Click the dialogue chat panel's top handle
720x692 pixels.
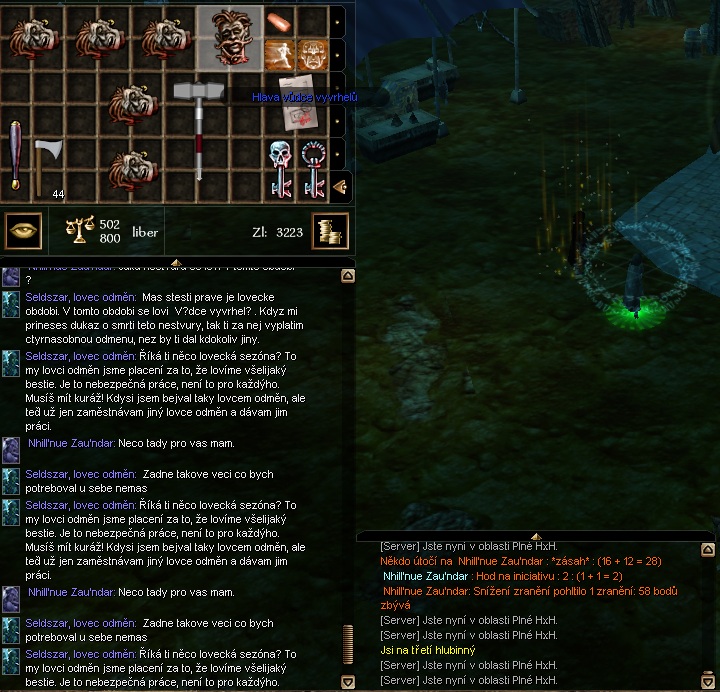click(177, 262)
